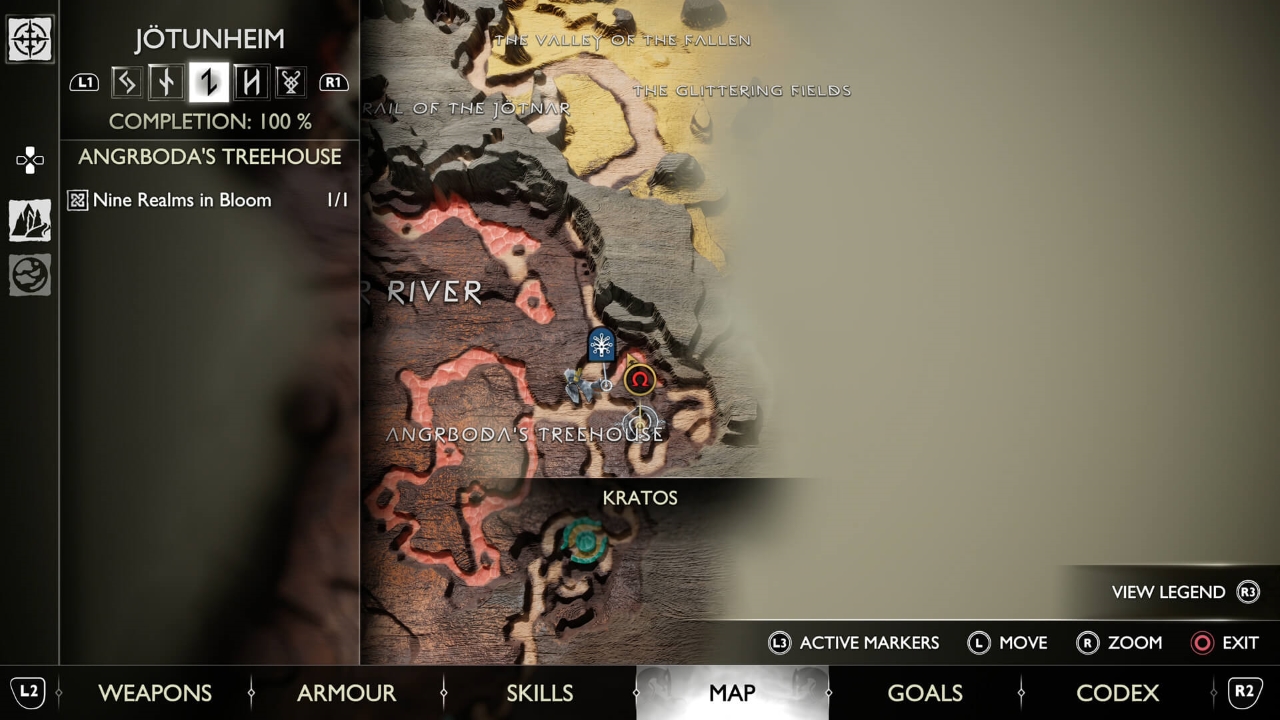1280x720 pixels.
Task: Click the blue Mystic Gateway tree marker
Action: click(601, 345)
